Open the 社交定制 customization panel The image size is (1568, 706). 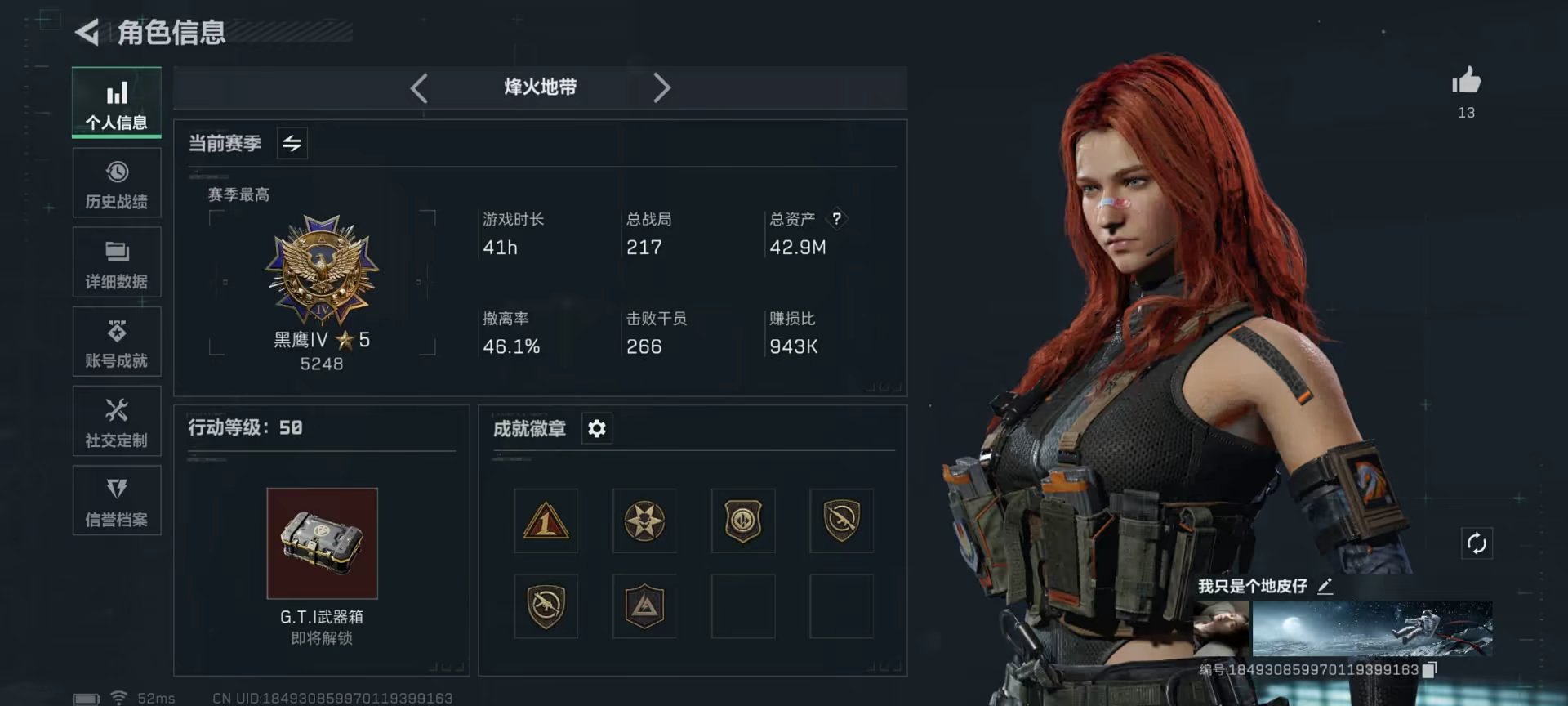point(117,420)
